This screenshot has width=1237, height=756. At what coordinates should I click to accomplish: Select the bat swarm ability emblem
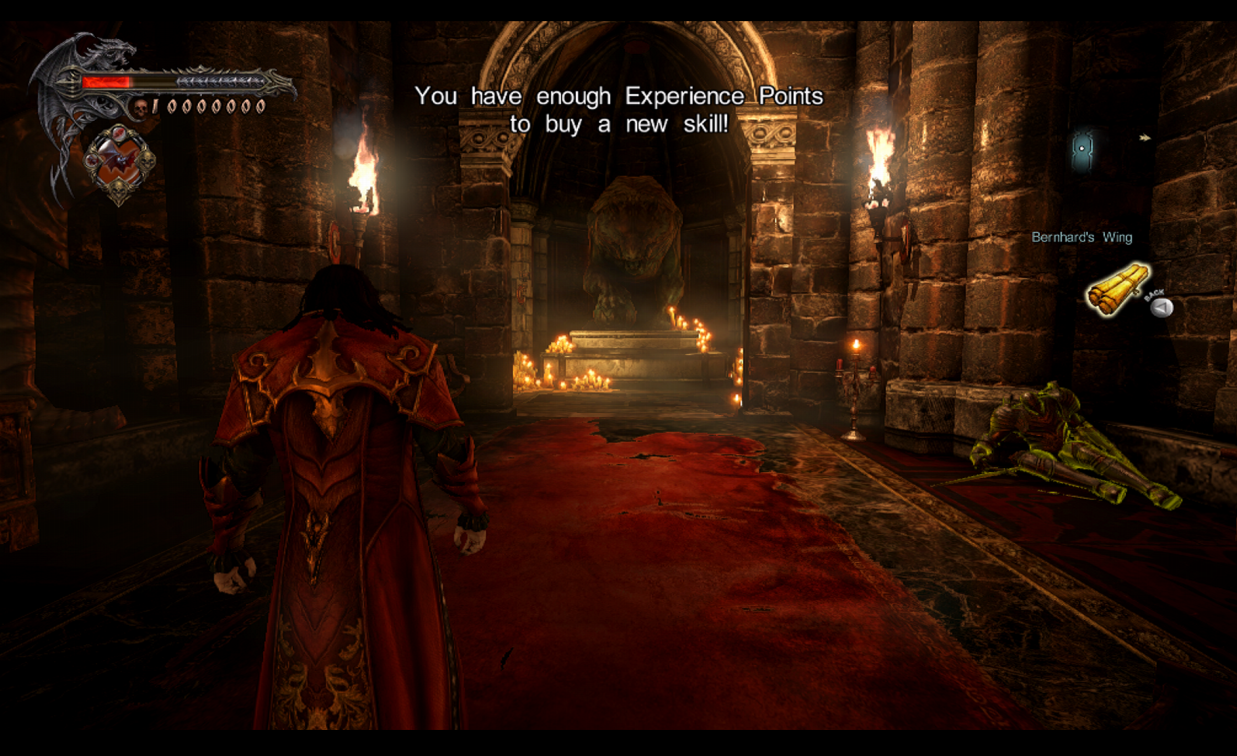(x=120, y=163)
